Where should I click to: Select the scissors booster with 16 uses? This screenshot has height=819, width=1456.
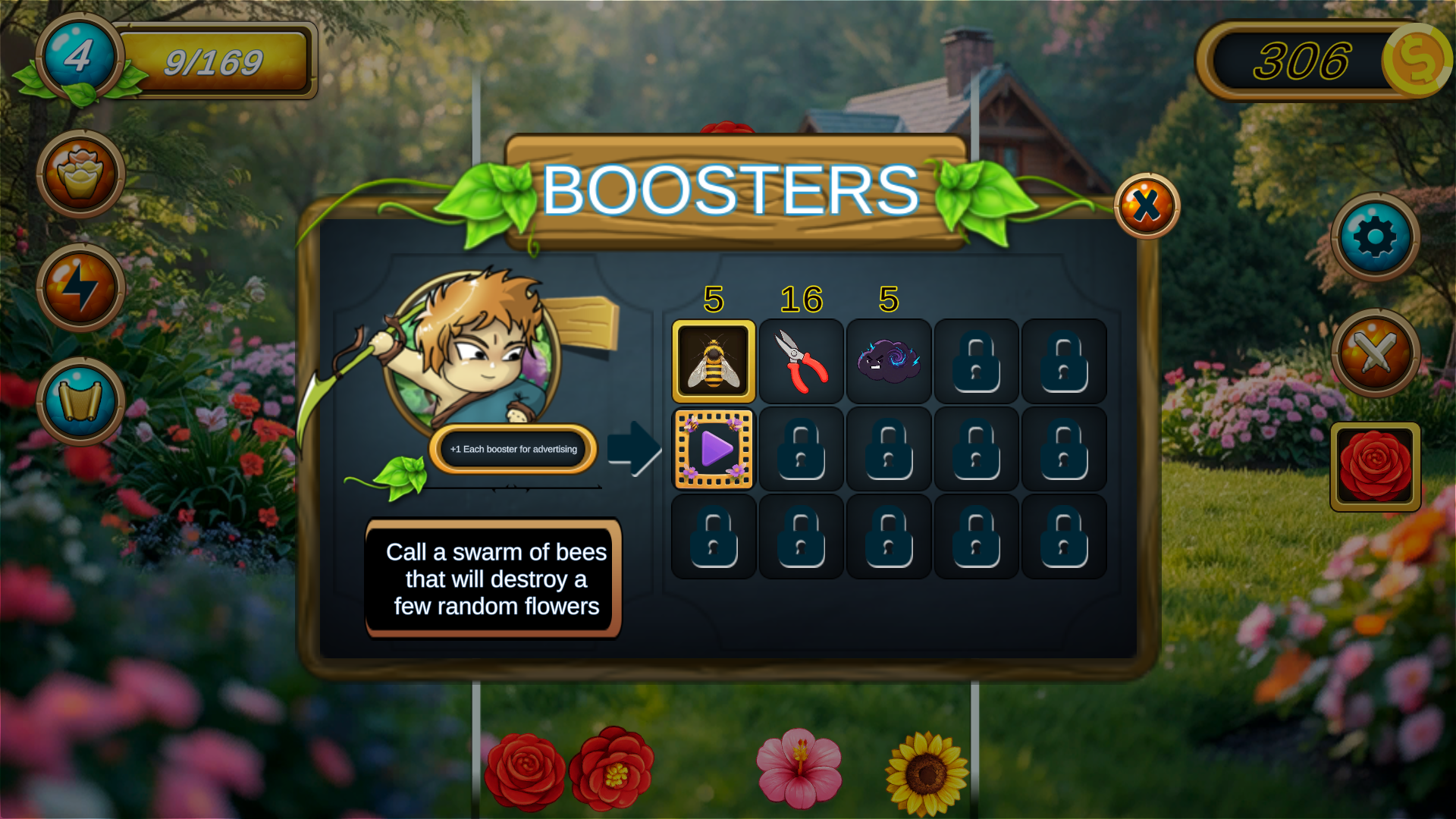click(801, 360)
